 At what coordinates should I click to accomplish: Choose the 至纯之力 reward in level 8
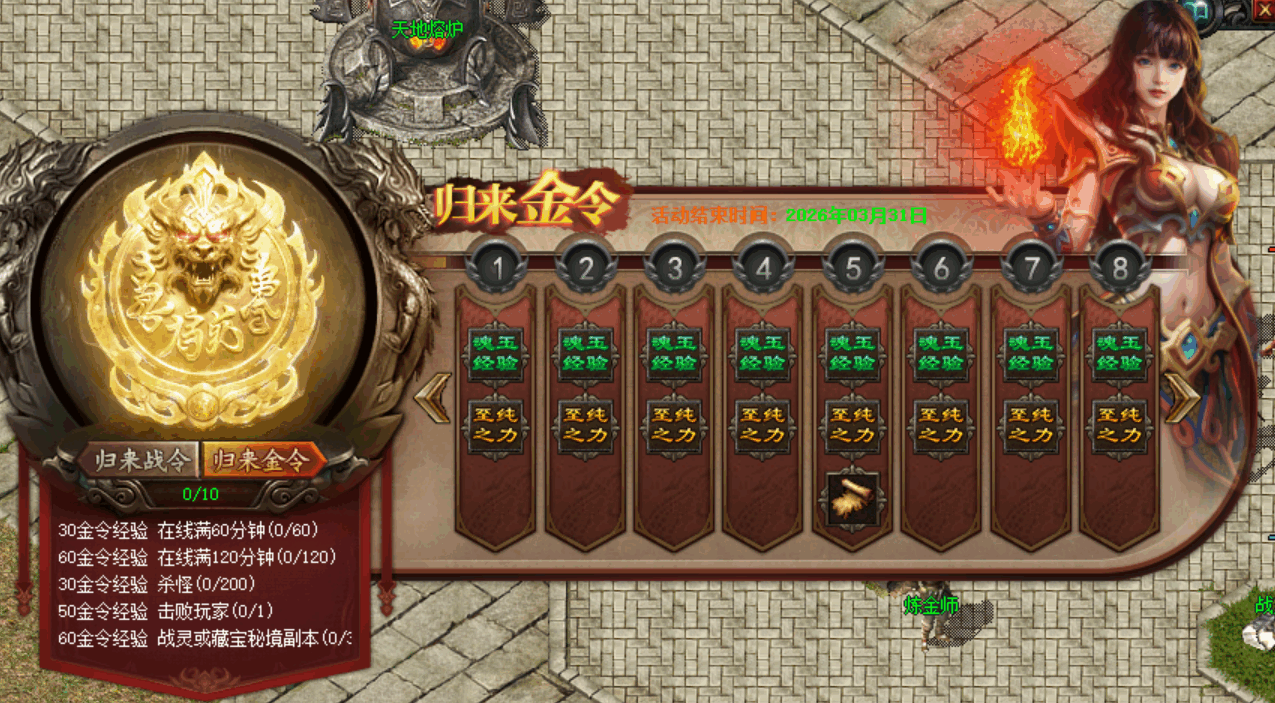click(x=1120, y=425)
